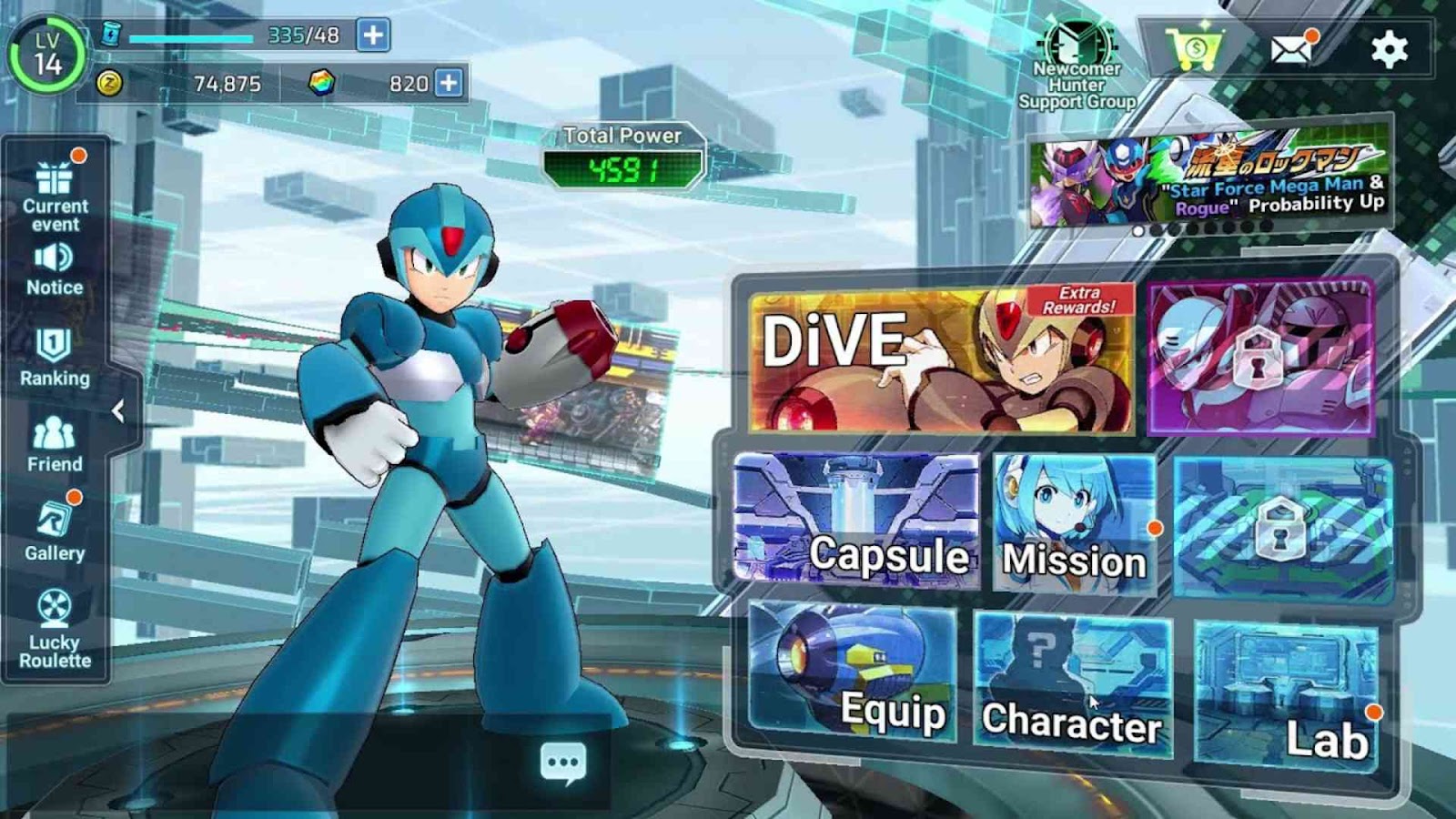
Task: View the Ranking board
Action: coord(55,357)
